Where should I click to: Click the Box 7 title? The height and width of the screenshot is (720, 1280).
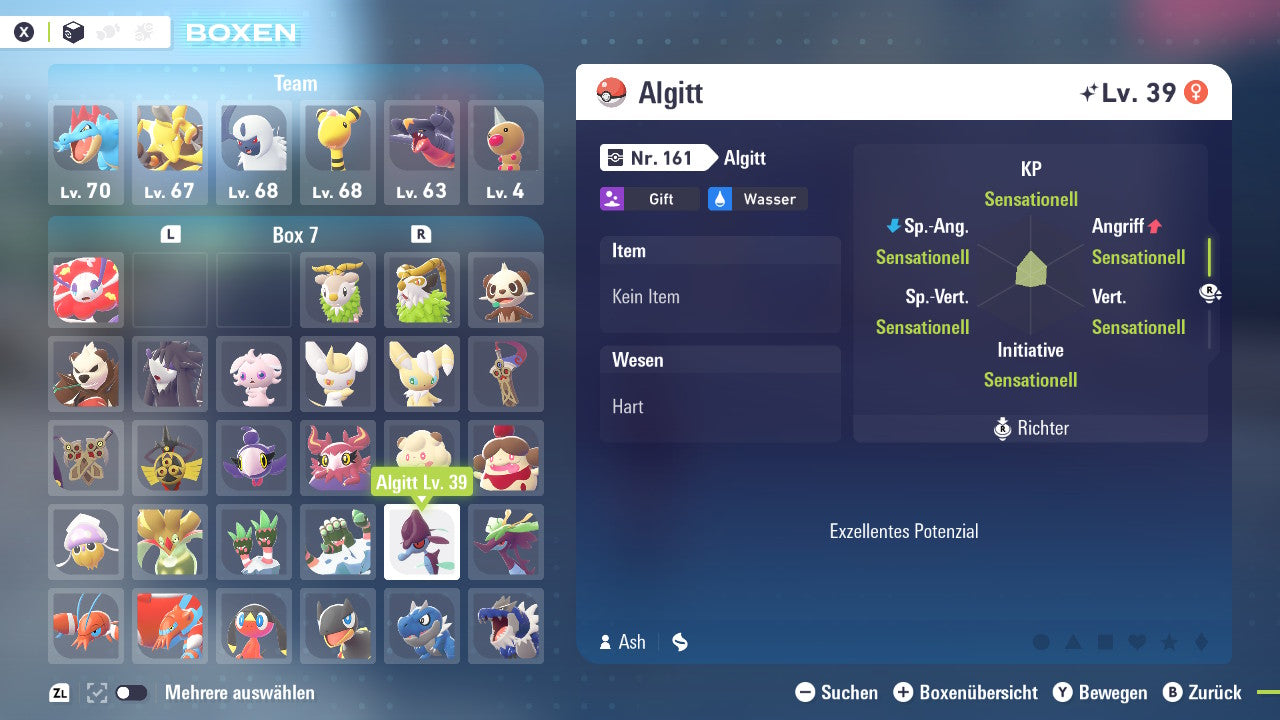tap(297, 234)
